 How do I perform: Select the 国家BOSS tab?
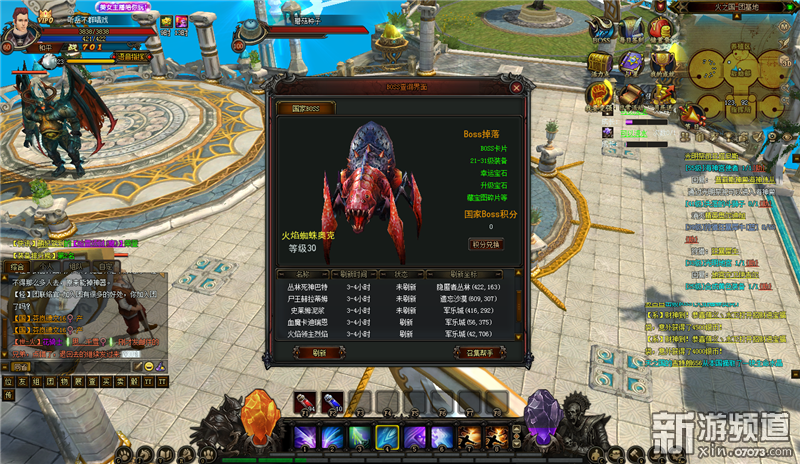(304, 108)
